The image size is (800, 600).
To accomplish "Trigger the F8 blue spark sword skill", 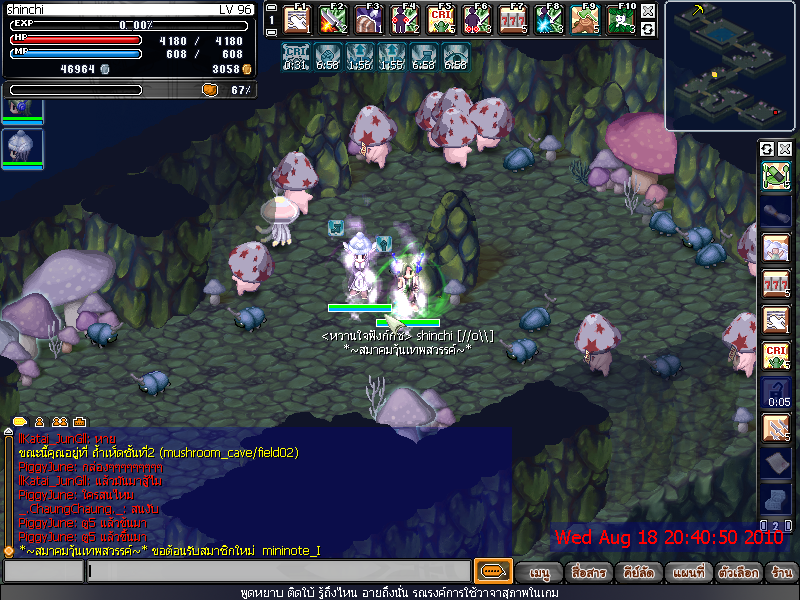I will 549,20.
